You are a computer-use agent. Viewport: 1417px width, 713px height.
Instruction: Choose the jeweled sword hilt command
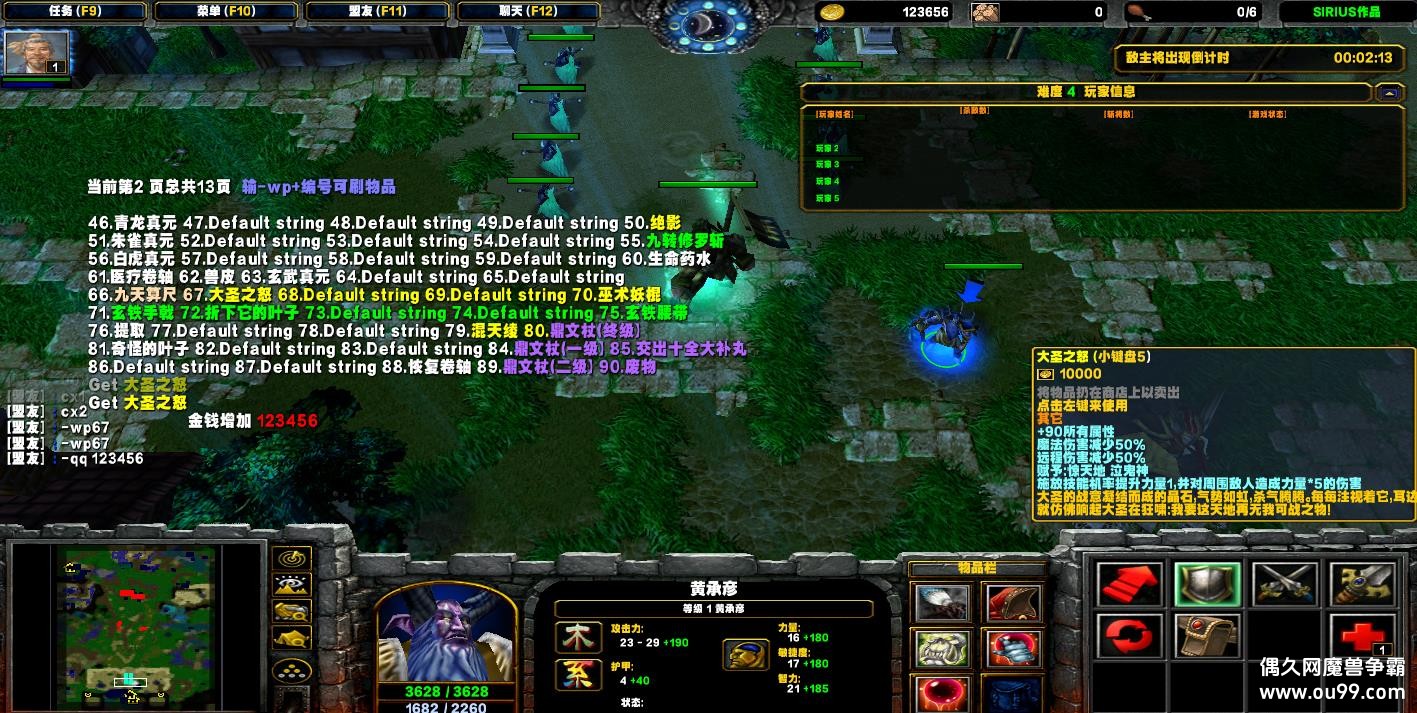tap(1361, 584)
